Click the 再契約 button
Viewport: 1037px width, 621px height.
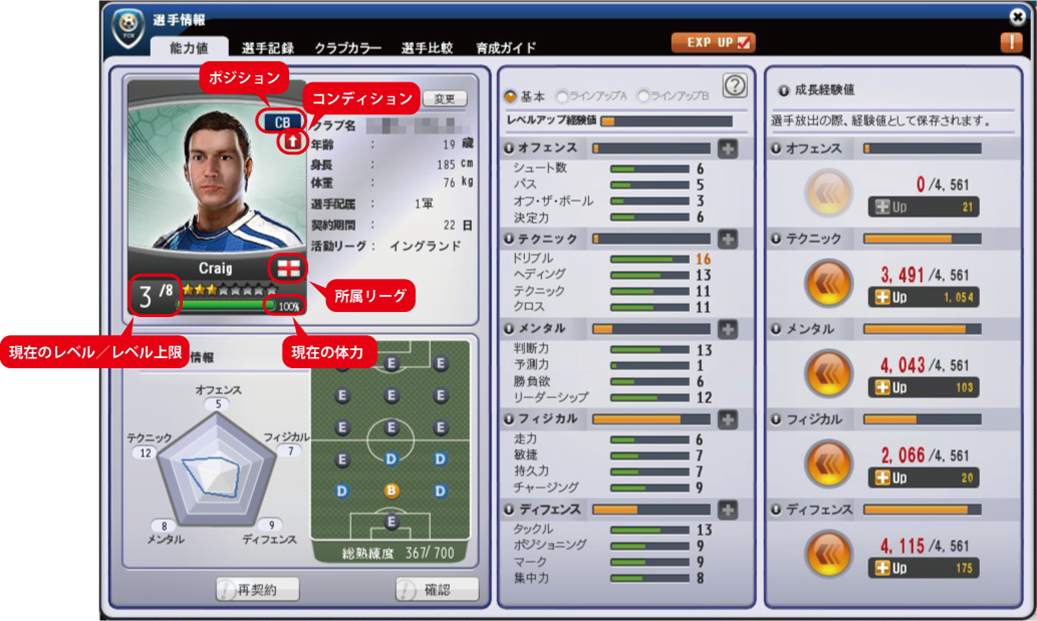click(x=258, y=590)
